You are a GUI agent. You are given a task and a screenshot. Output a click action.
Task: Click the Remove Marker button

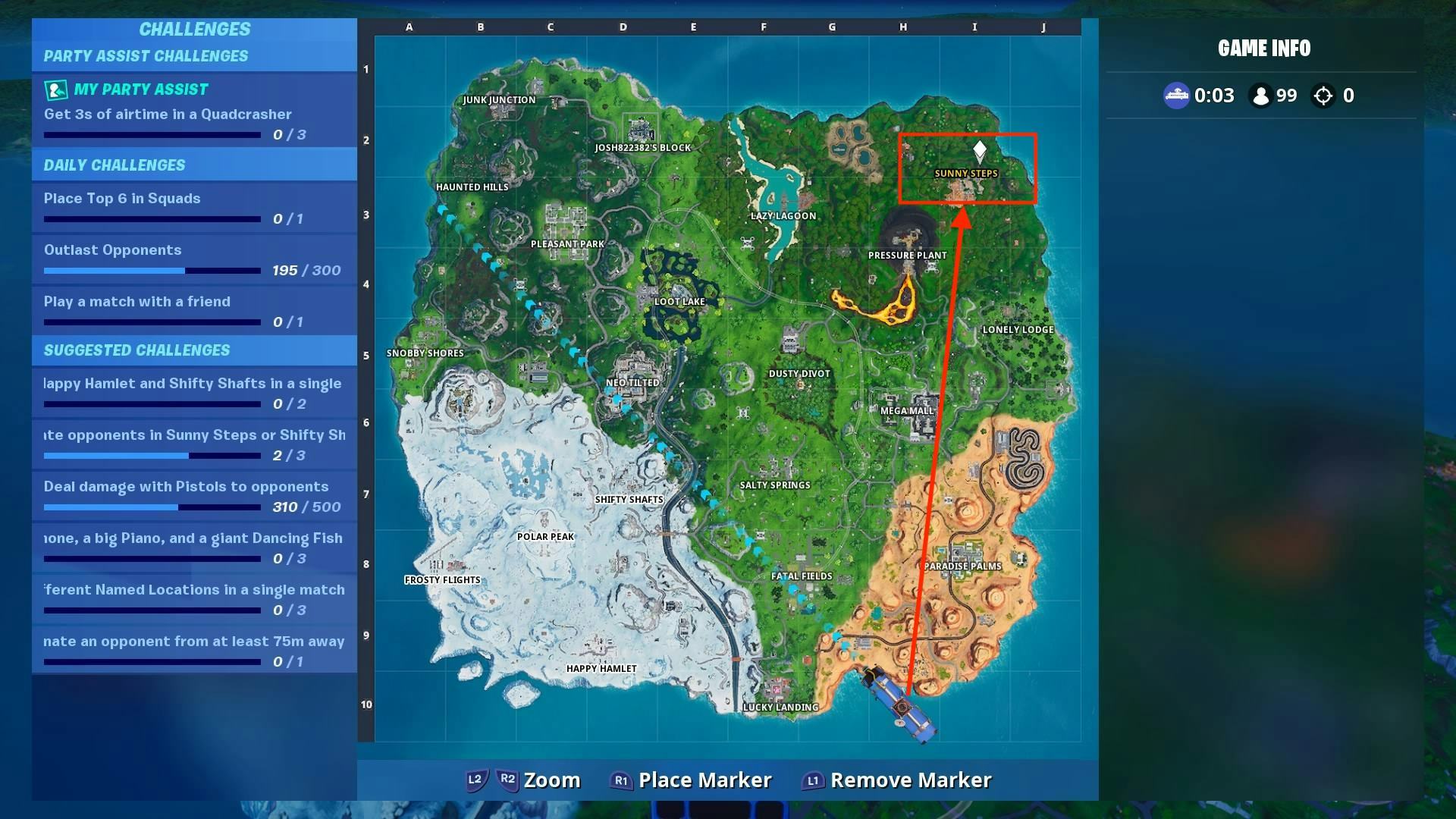coord(910,780)
